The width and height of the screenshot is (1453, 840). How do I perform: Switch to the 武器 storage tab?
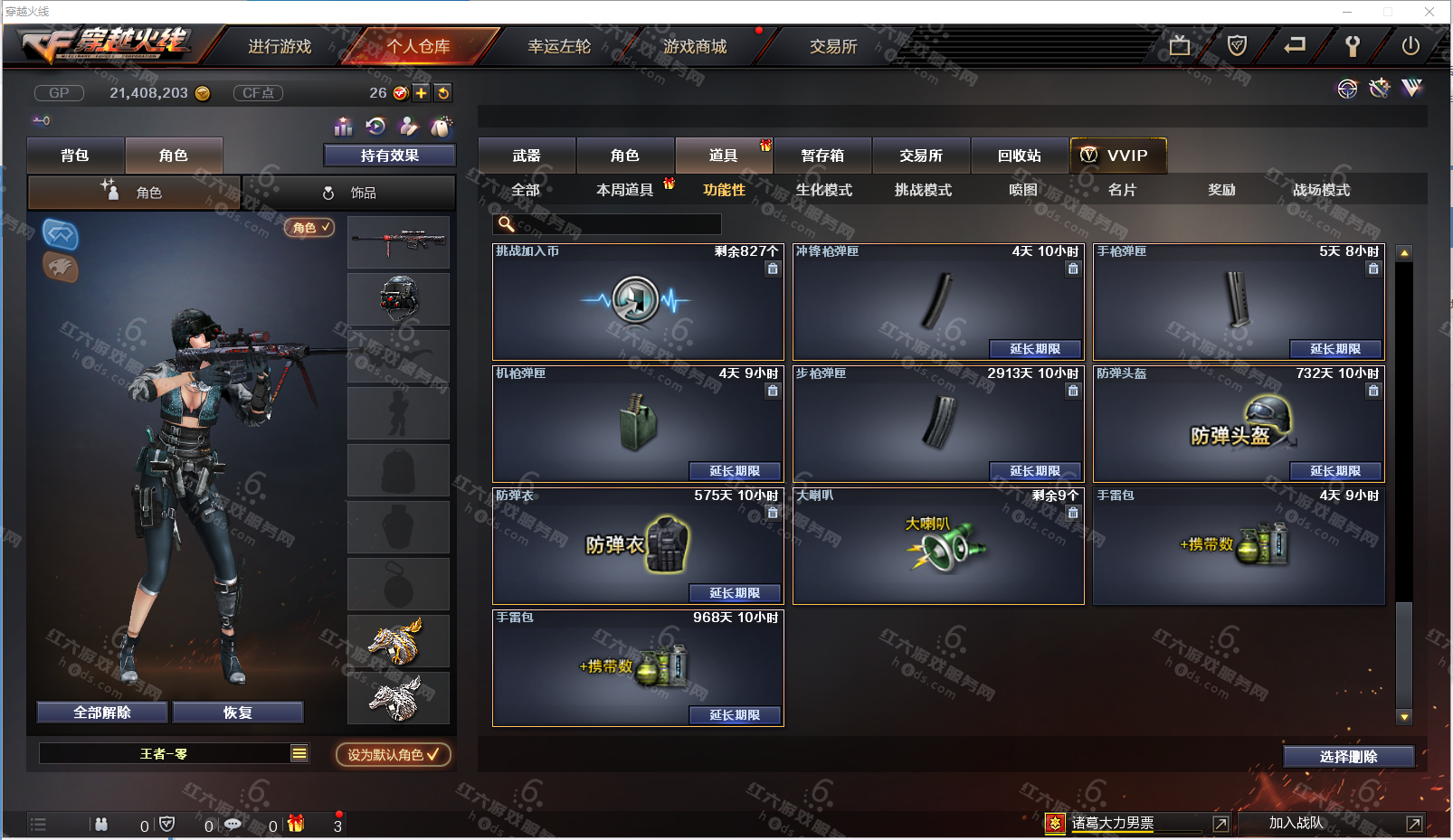[527, 156]
